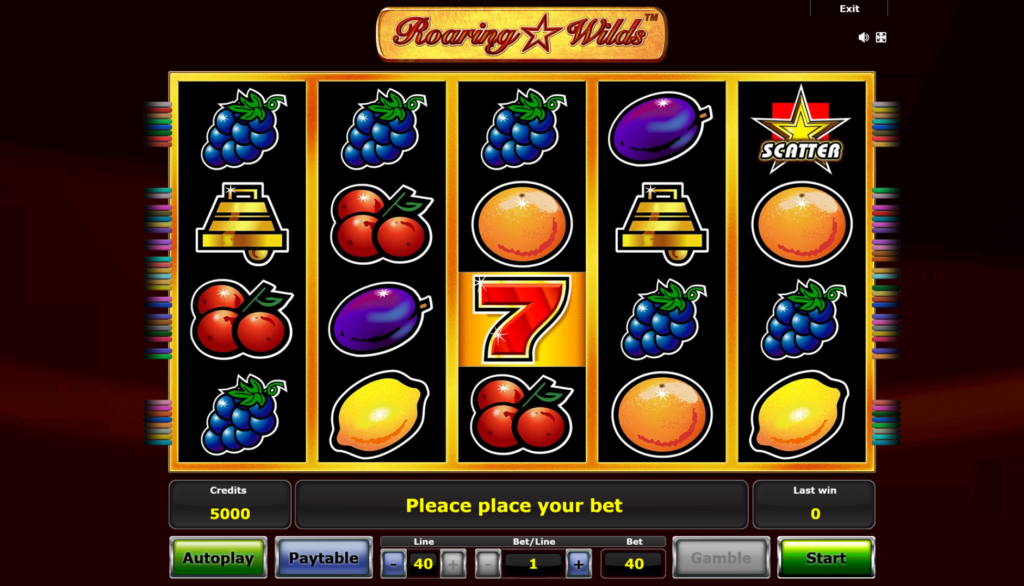Click the greyed Gamble button
Screen dimensions: 1024x586
720,558
